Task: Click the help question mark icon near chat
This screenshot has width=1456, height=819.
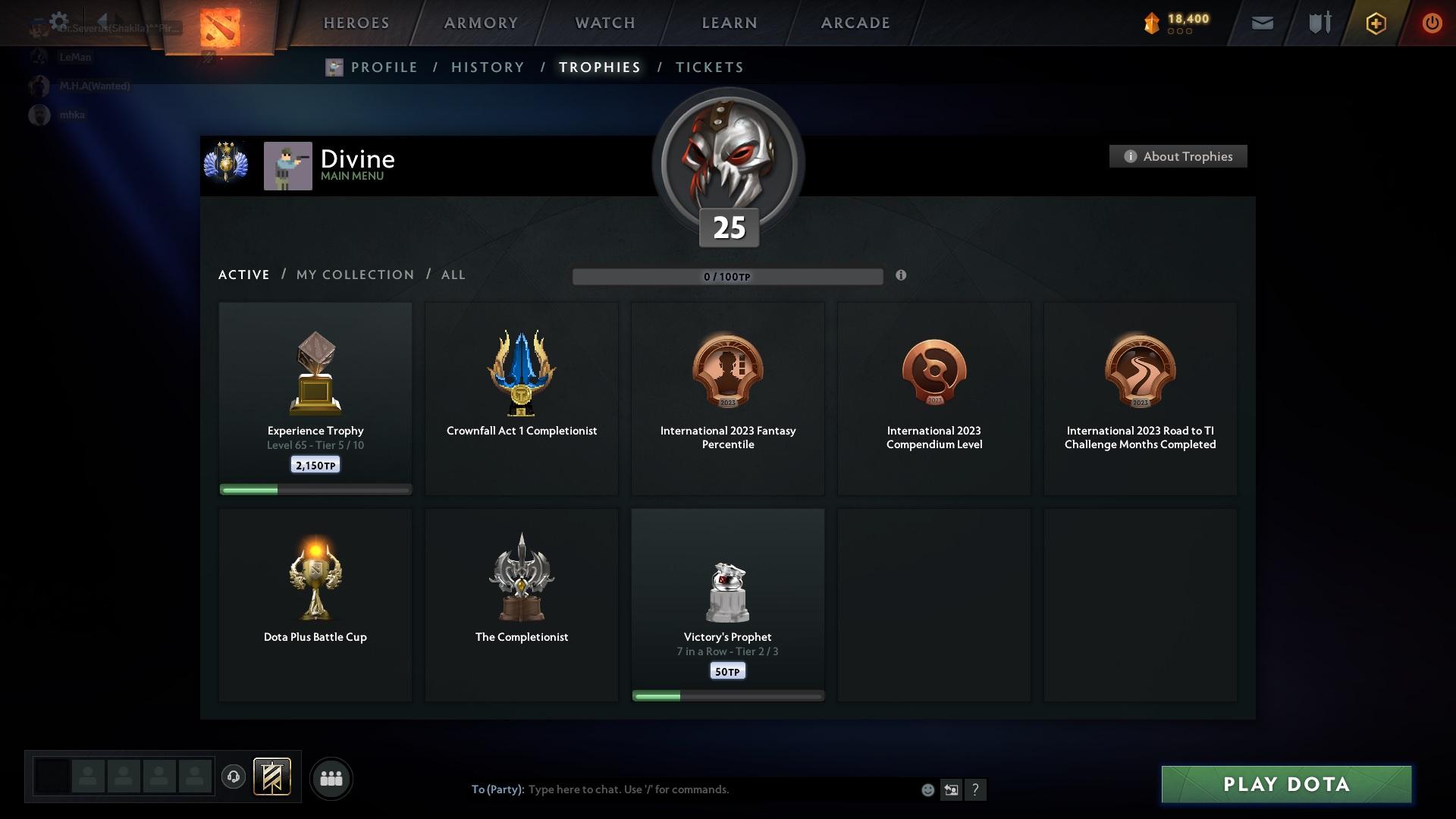Action: 977,789
